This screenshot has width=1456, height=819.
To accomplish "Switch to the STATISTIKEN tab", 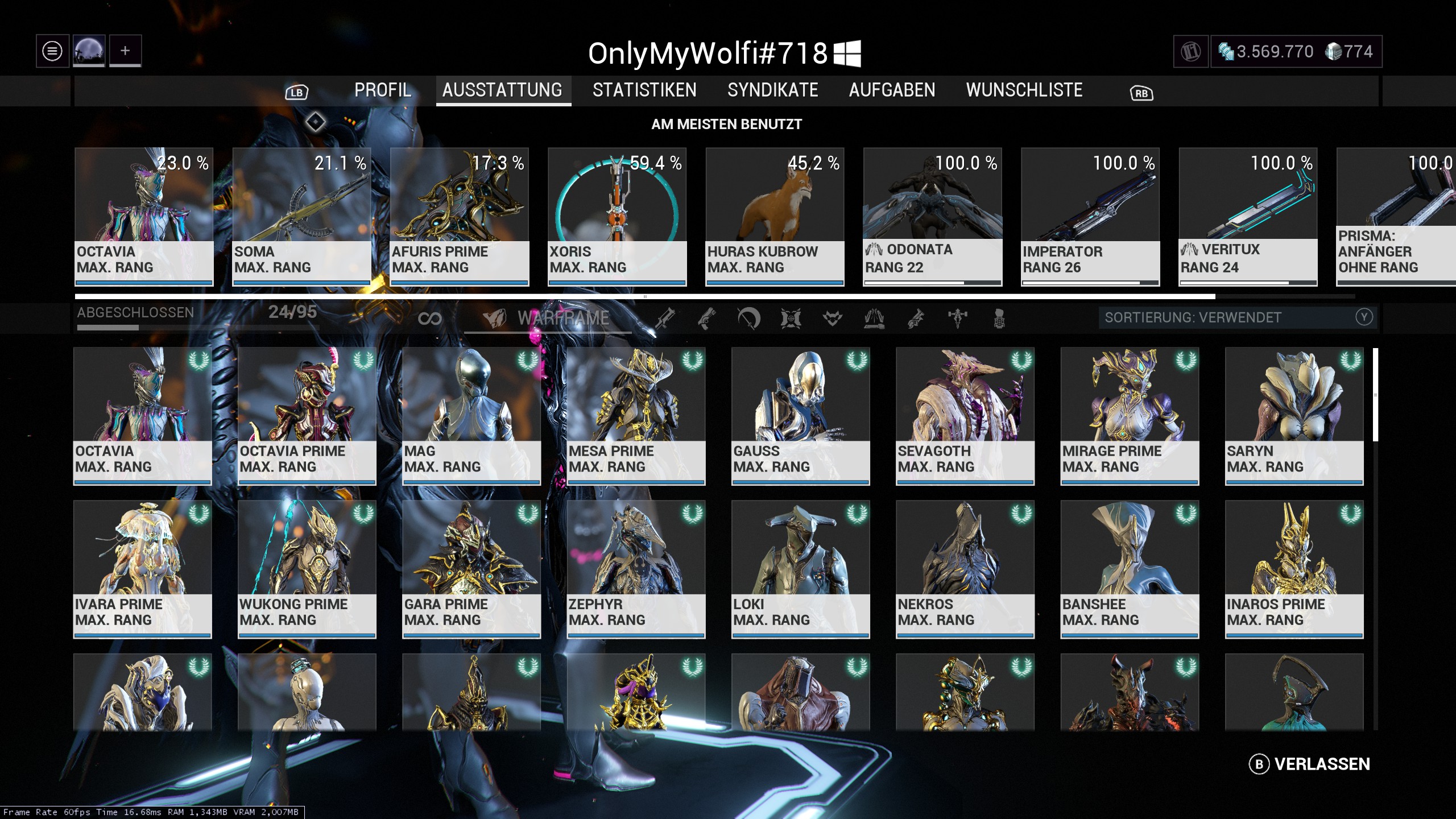I will point(644,90).
